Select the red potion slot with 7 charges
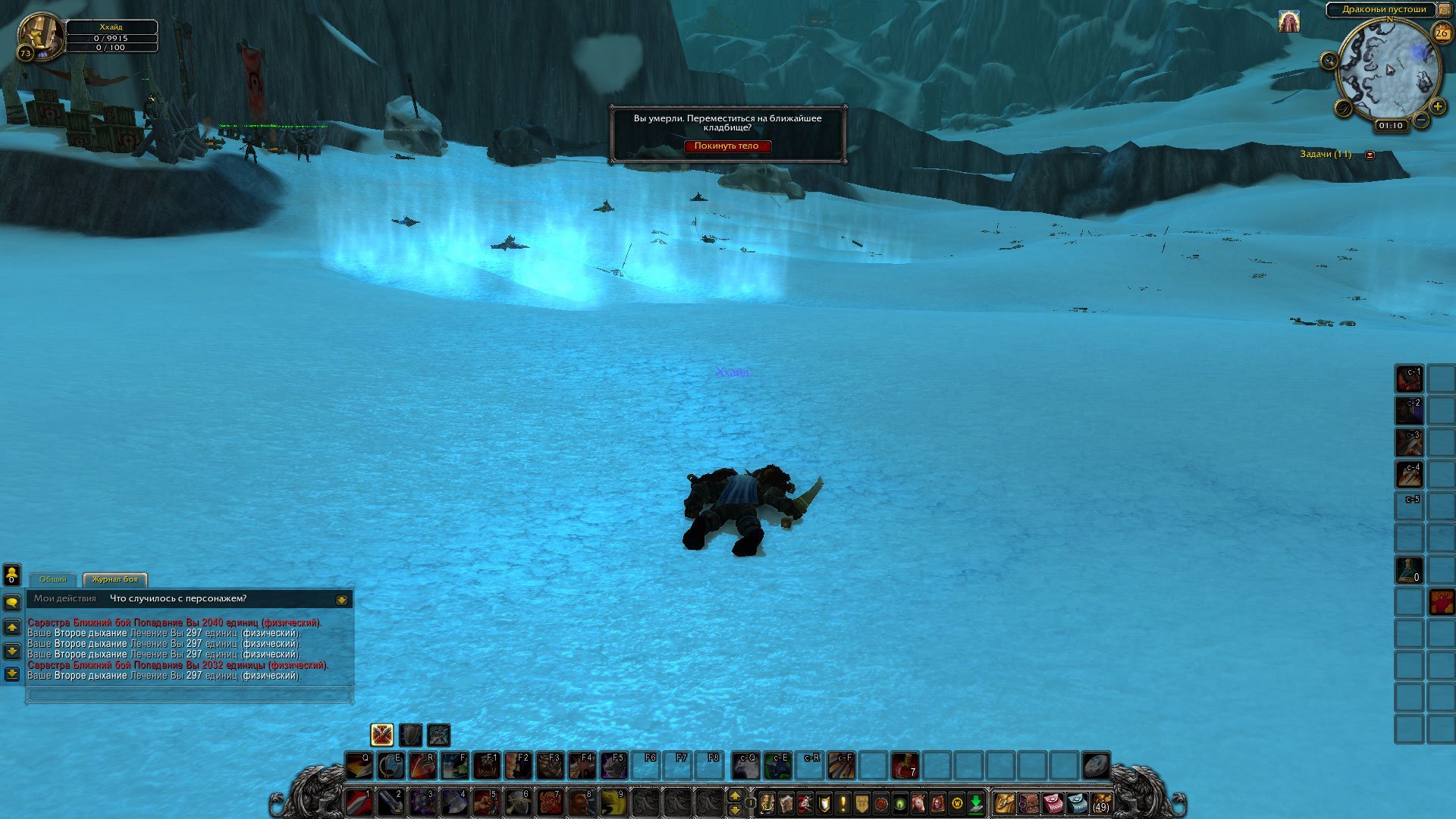 tap(905, 766)
